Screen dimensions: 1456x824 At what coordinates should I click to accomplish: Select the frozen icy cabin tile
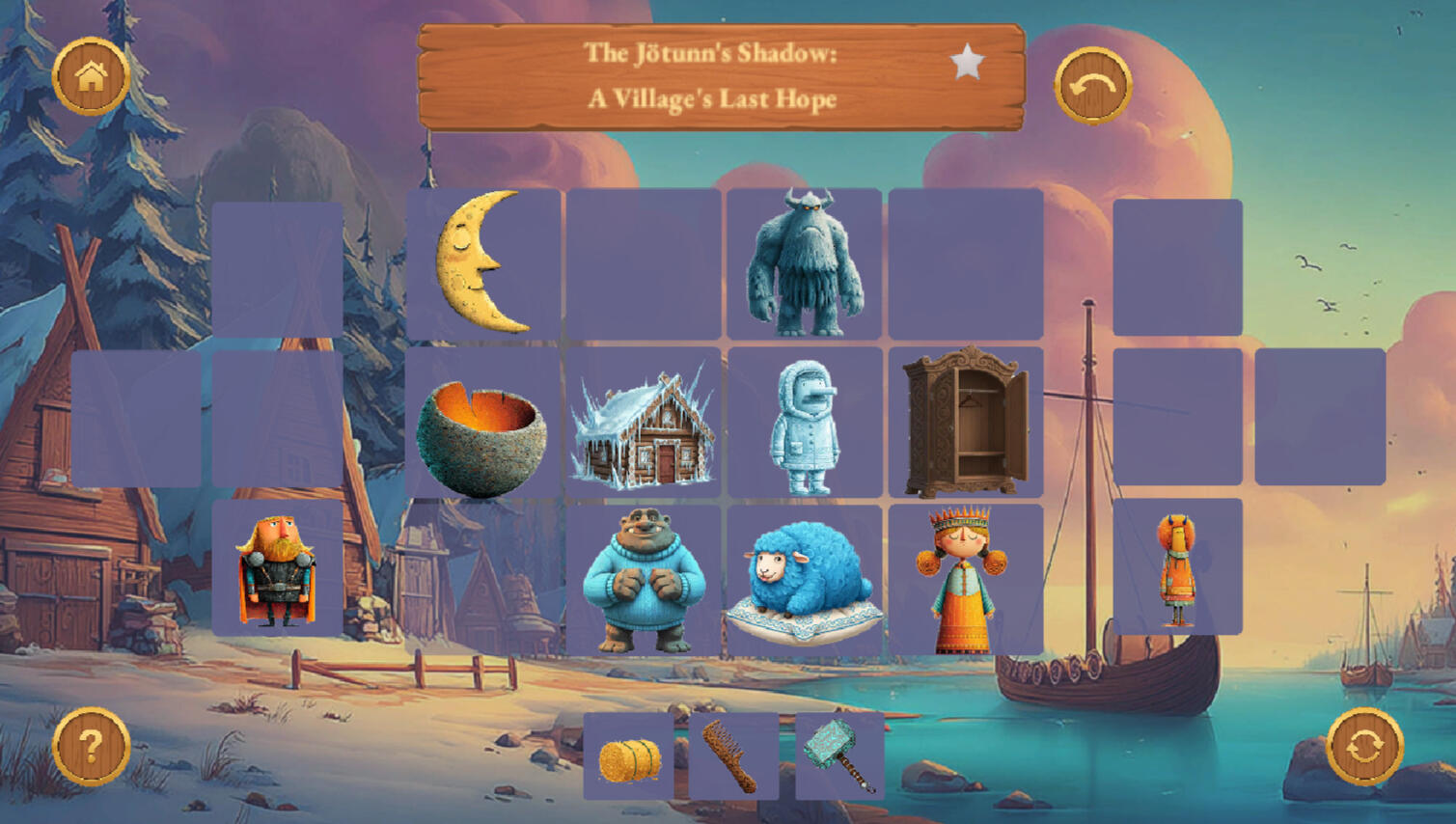644,425
